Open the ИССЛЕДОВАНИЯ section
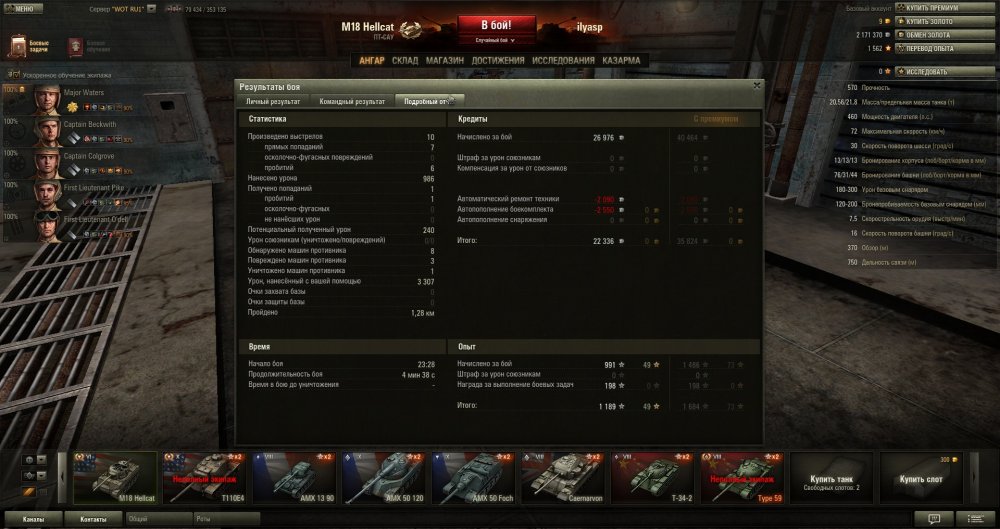1000x529 pixels. tap(557, 60)
